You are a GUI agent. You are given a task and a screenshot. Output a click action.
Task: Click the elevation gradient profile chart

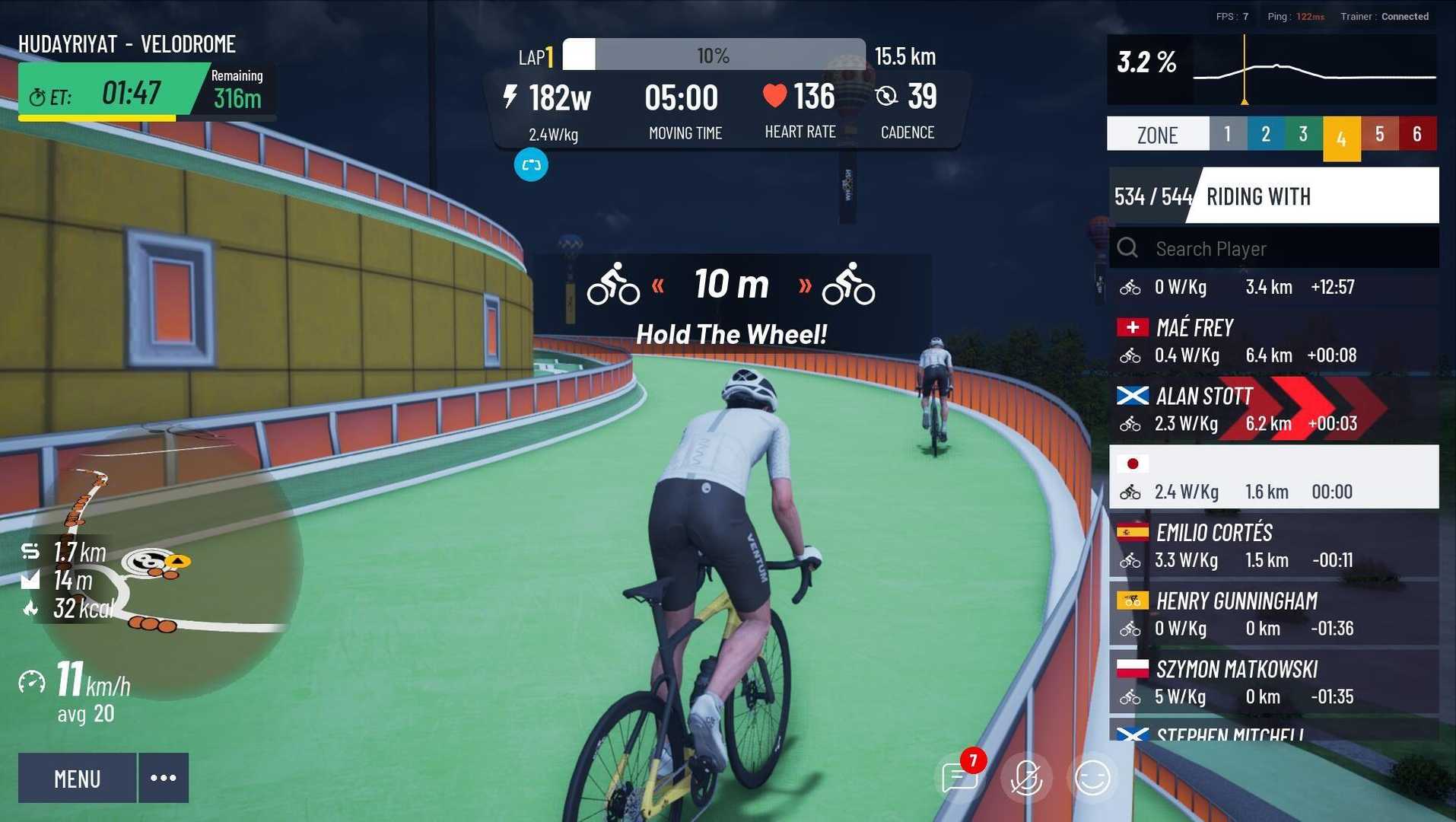[1314, 71]
